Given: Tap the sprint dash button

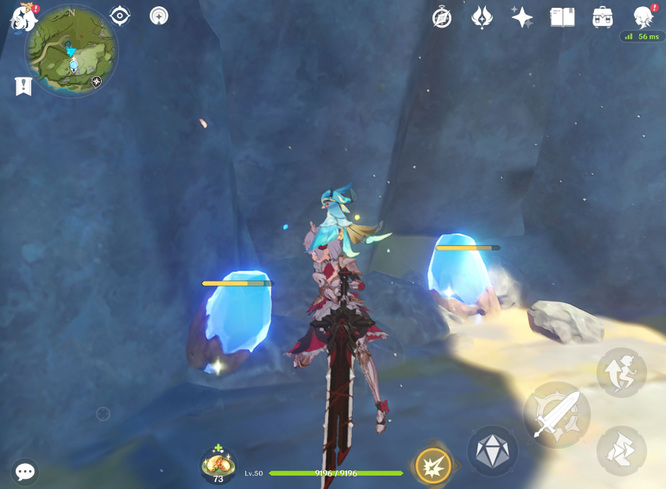Looking at the screenshot, I should pos(621,450).
